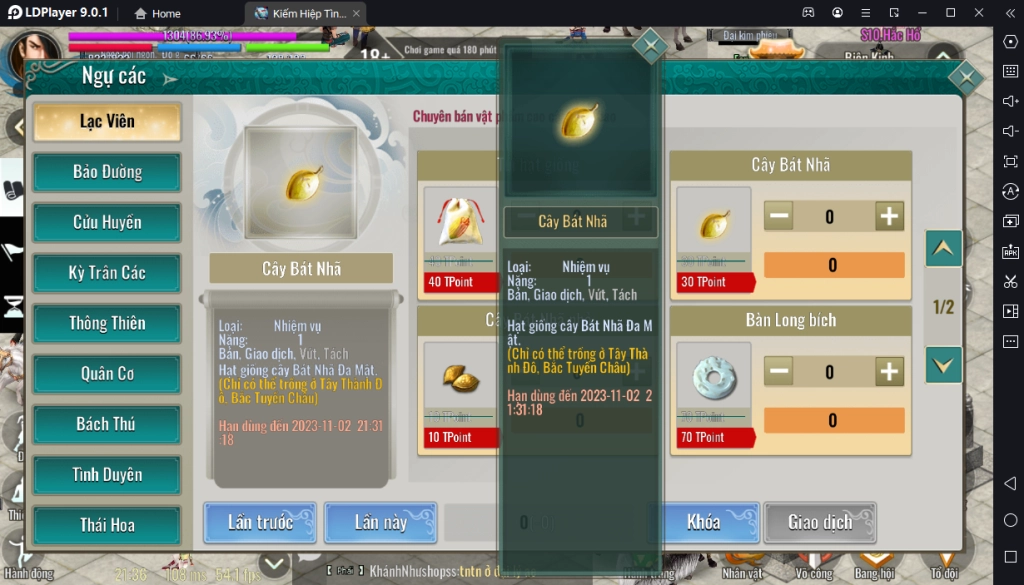Switch to the Thông Thiên tab
Viewport: 1024px width, 585px height.
(107, 323)
